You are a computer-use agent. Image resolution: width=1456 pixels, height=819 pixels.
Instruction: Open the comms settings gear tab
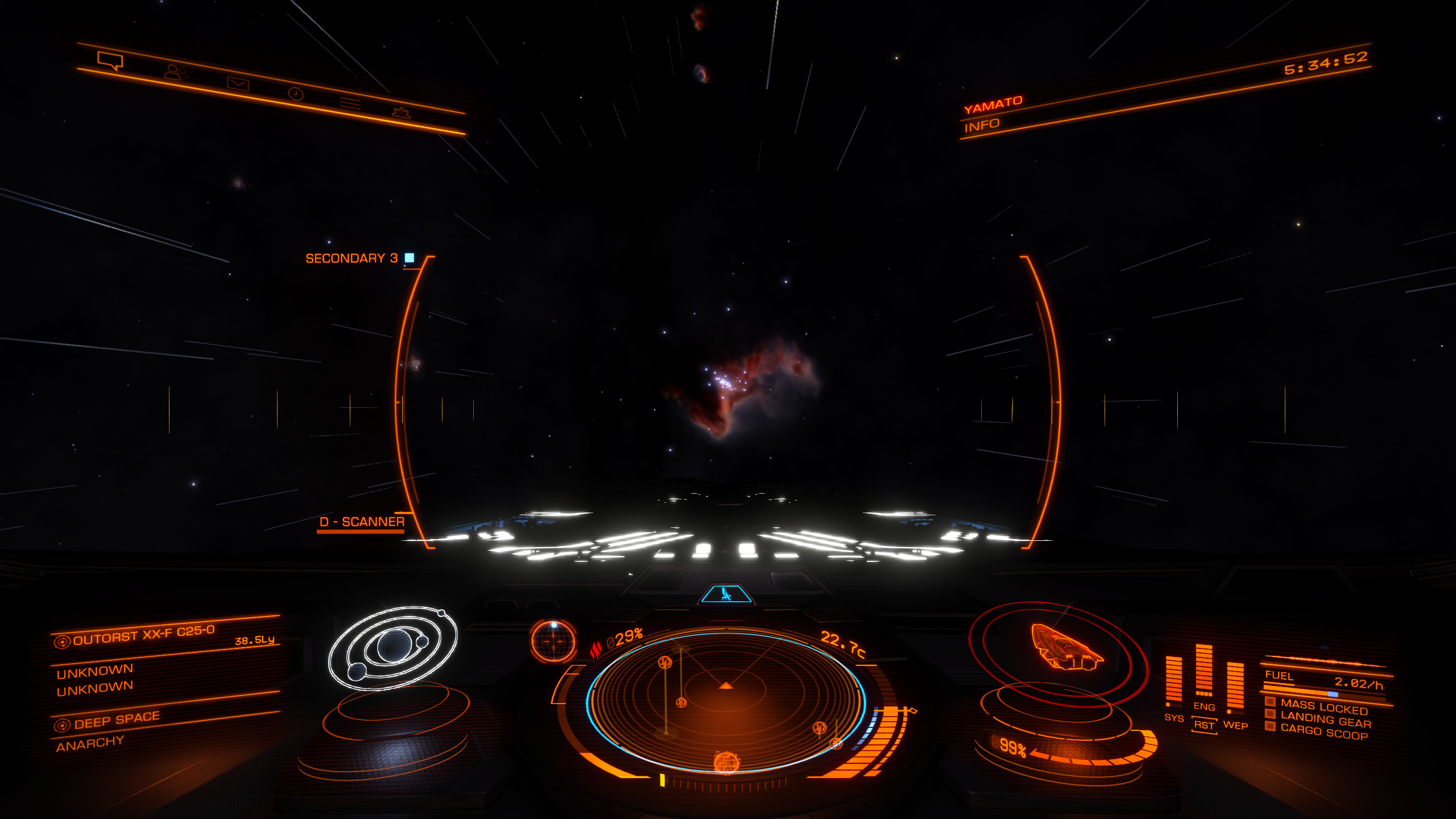point(401,112)
